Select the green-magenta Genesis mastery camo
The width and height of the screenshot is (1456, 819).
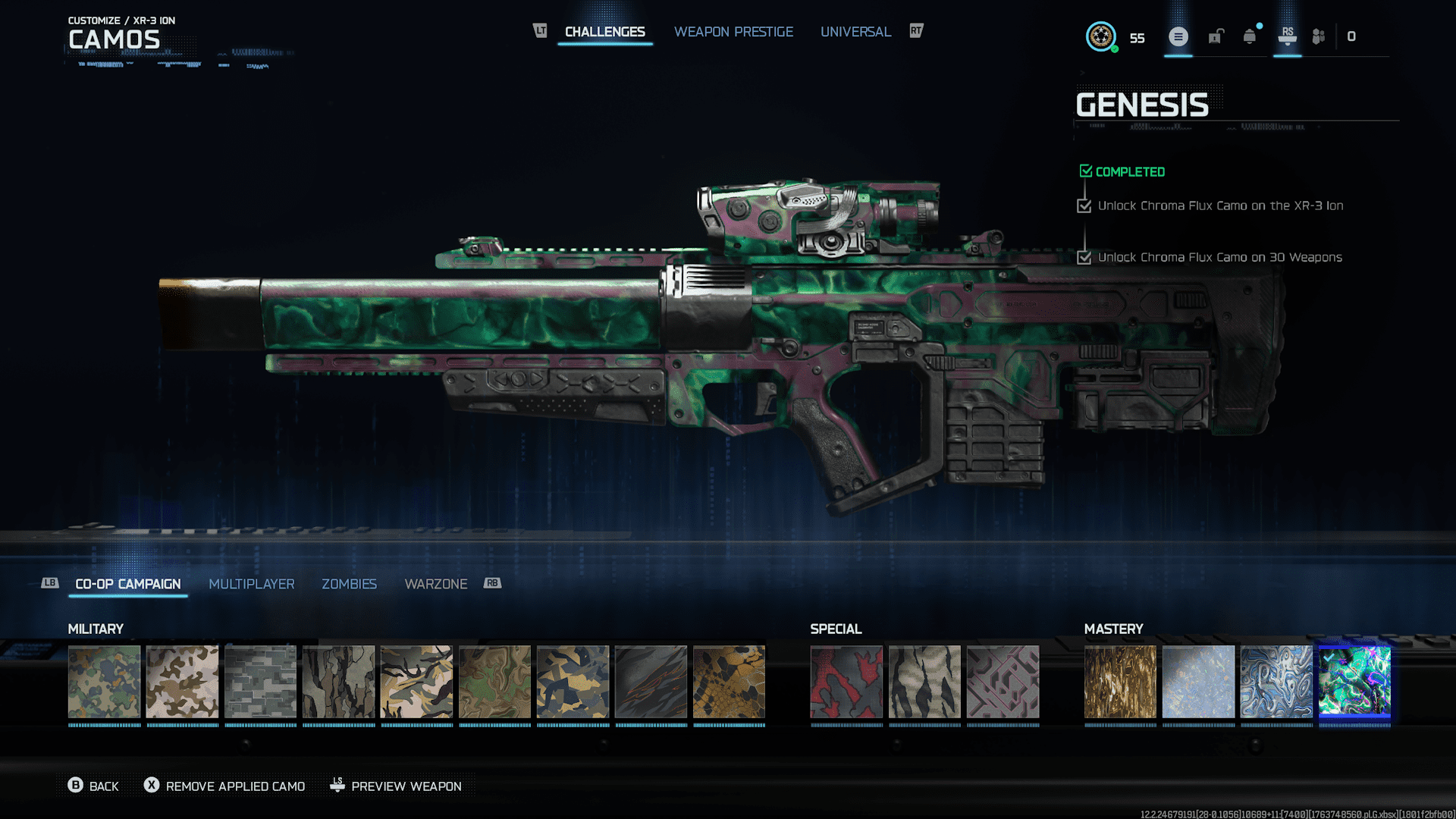pyautogui.click(x=1354, y=682)
